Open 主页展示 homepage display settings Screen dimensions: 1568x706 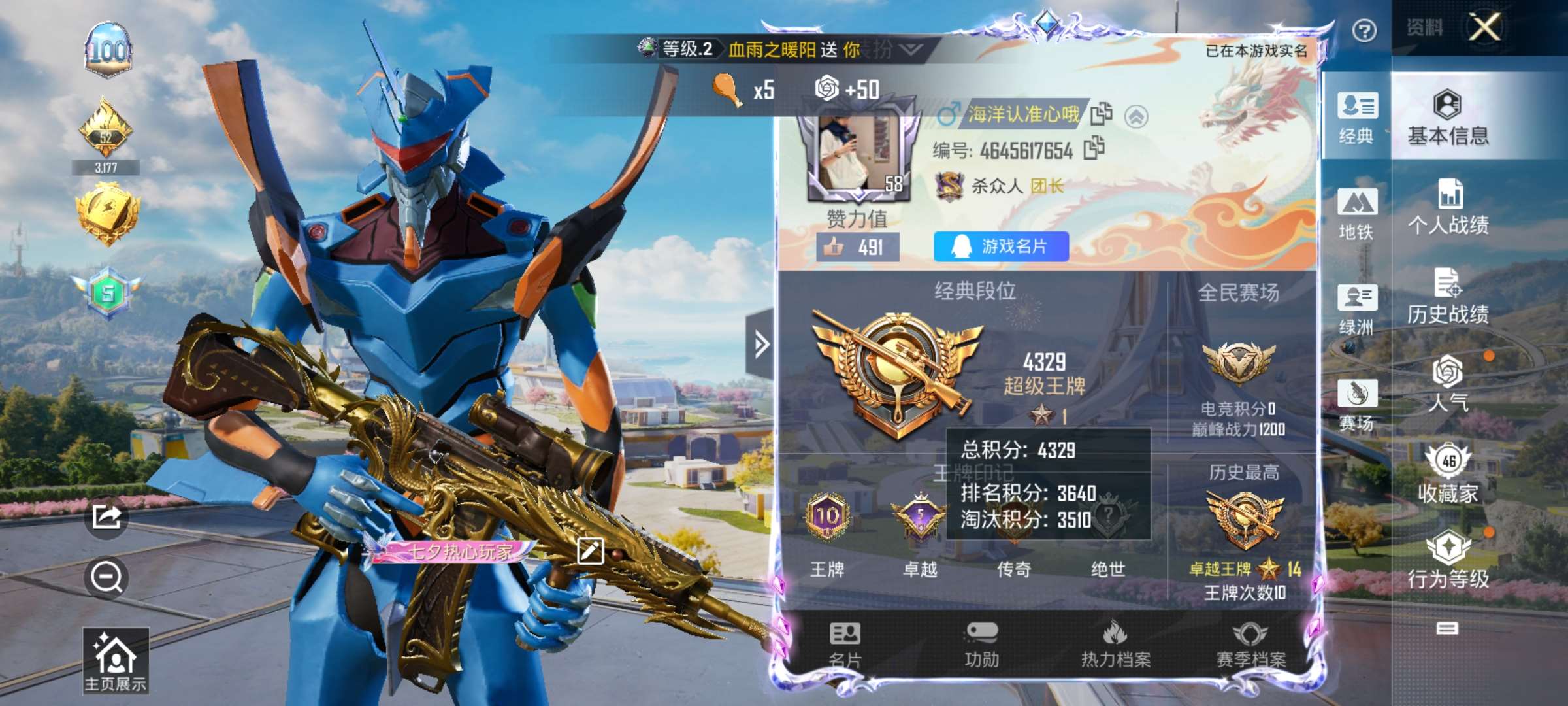point(116,660)
